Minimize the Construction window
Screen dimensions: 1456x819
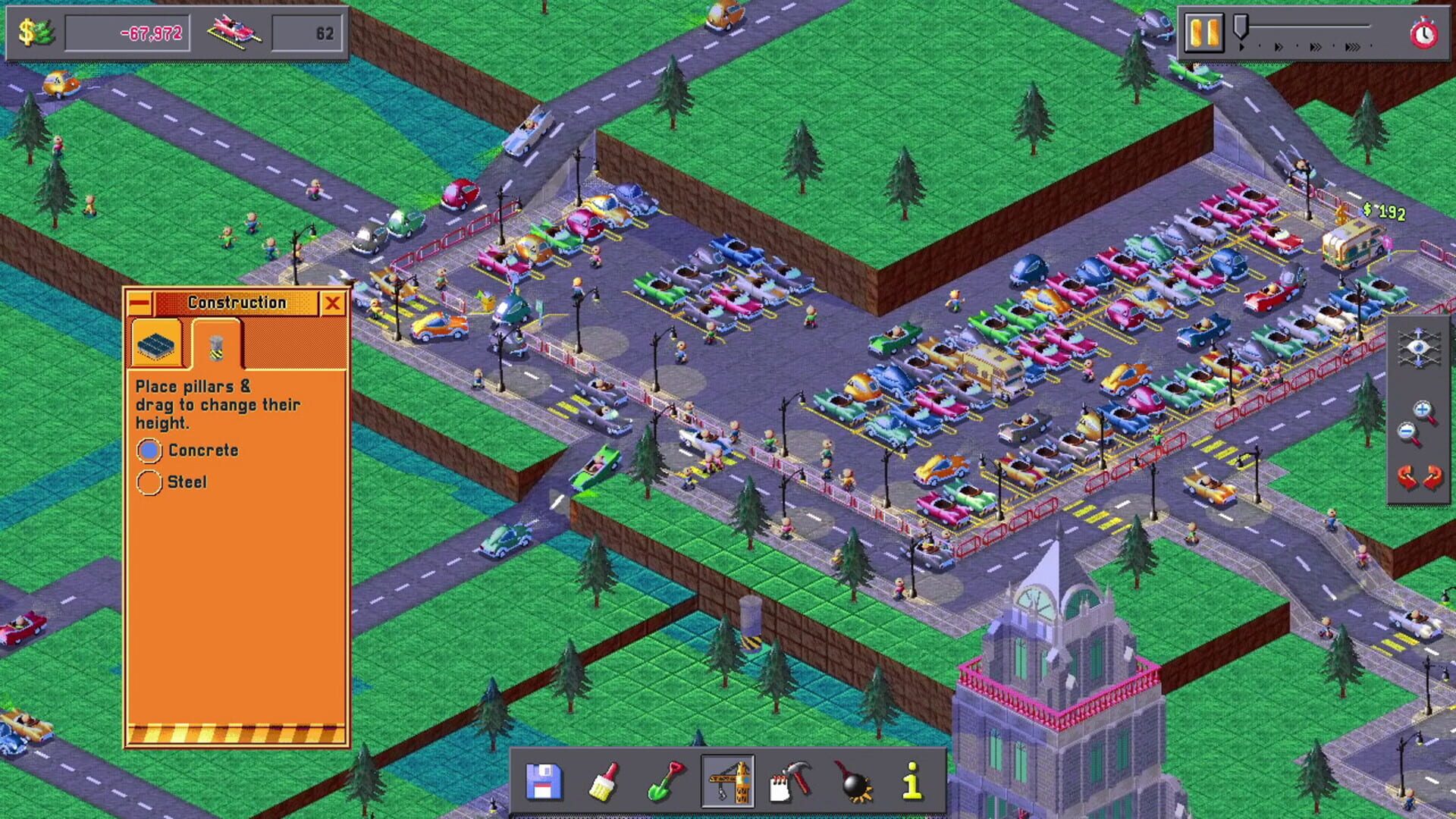pyautogui.click(x=138, y=302)
